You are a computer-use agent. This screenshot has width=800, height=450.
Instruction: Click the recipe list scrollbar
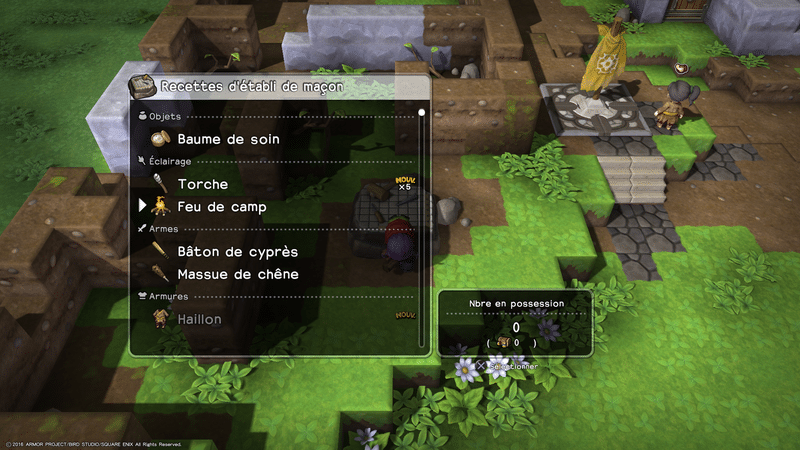coord(422,228)
